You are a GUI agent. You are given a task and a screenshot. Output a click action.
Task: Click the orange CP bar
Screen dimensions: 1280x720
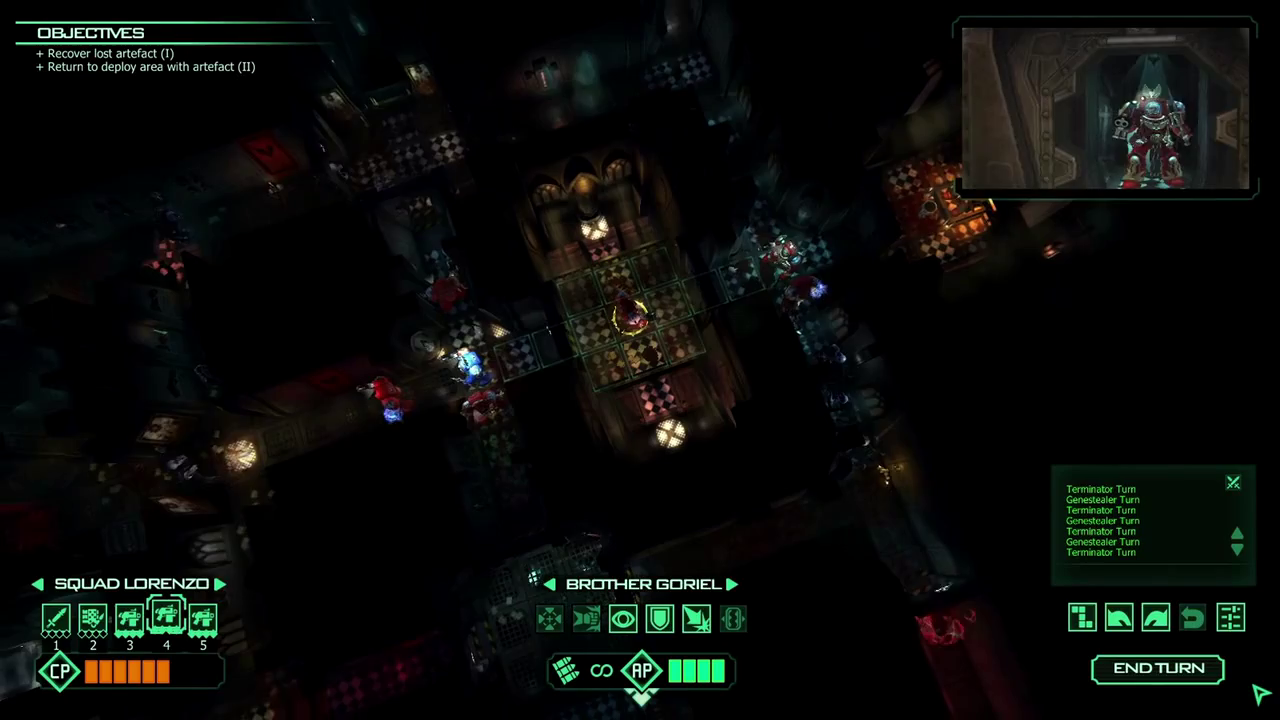pyautogui.click(x=128, y=671)
